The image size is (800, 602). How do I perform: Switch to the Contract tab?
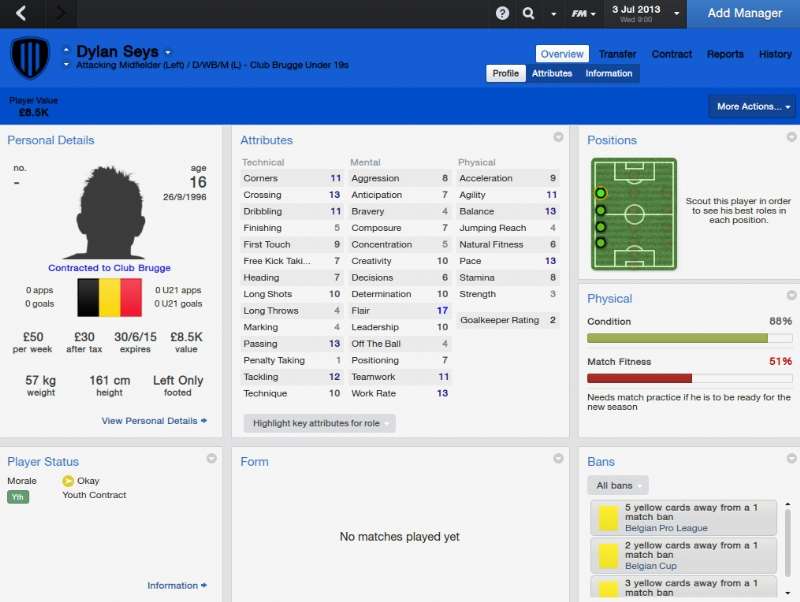(672, 54)
